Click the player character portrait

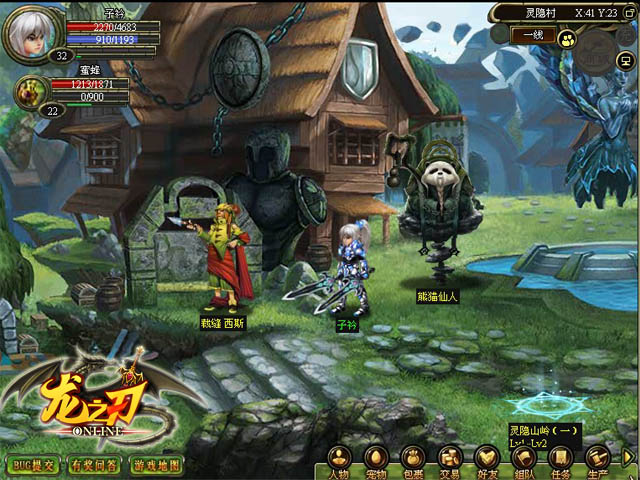point(33,33)
